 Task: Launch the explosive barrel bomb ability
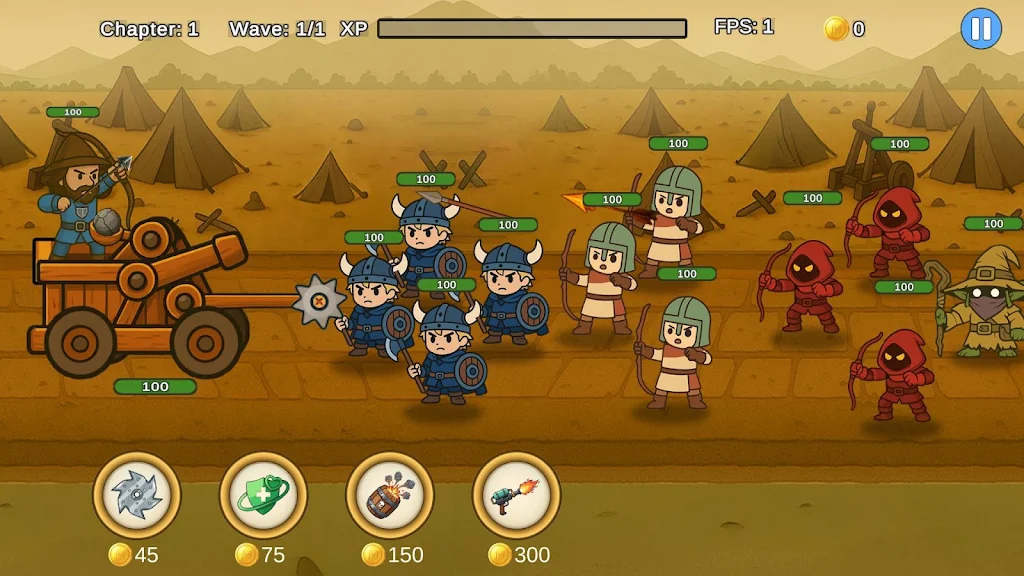[390, 495]
